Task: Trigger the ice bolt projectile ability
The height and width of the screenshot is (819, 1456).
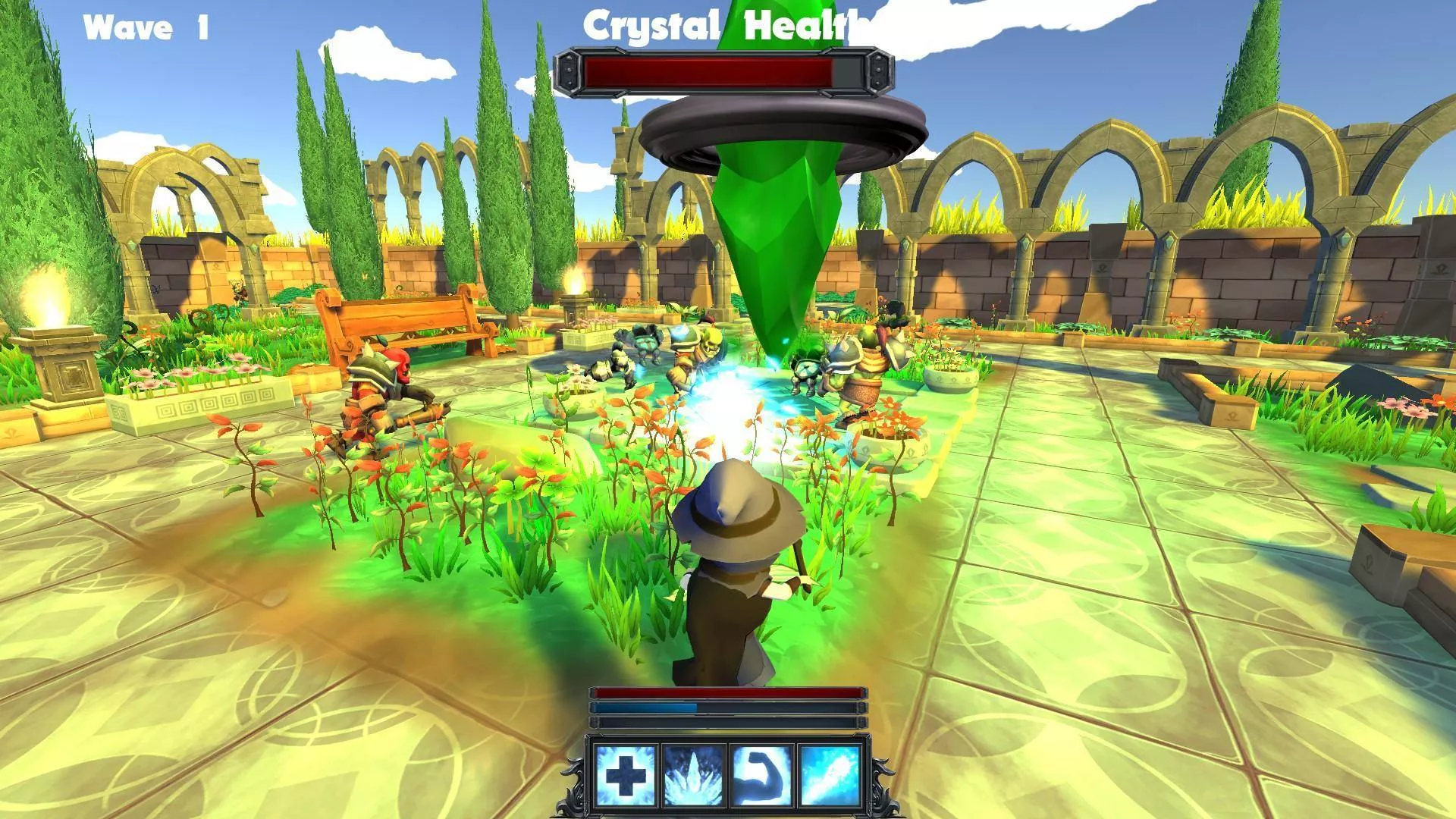Action: click(829, 774)
